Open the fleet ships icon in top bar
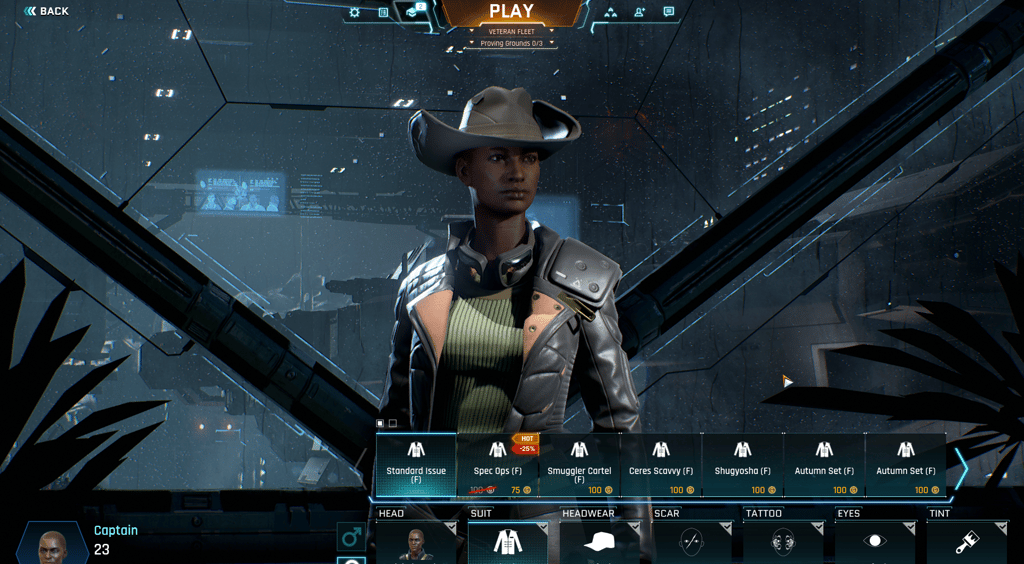The image size is (1024, 564). (610, 13)
